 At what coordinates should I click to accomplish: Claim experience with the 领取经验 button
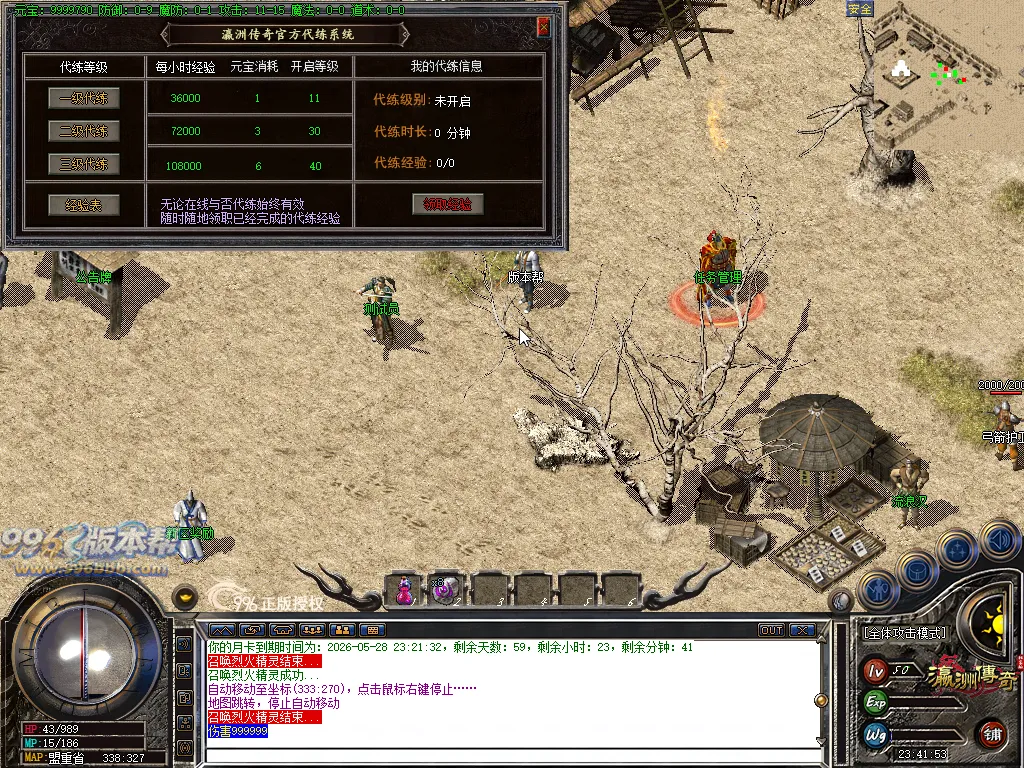coord(447,204)
